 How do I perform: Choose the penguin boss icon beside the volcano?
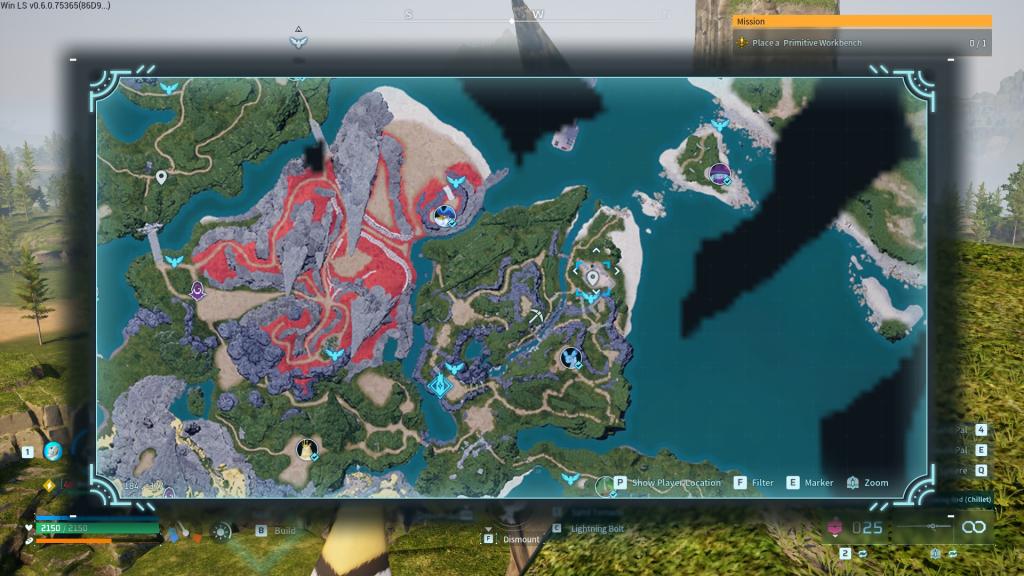click(443, 214)
